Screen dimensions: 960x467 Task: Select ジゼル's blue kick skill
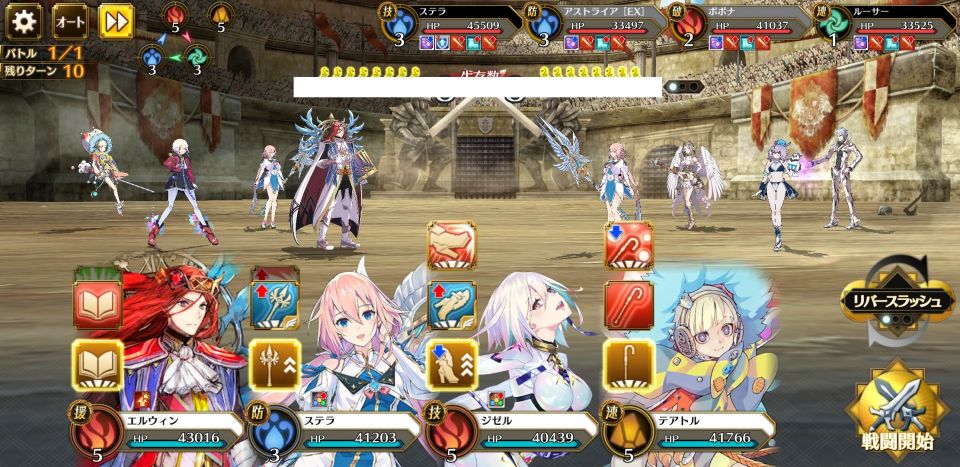point(452,305)
